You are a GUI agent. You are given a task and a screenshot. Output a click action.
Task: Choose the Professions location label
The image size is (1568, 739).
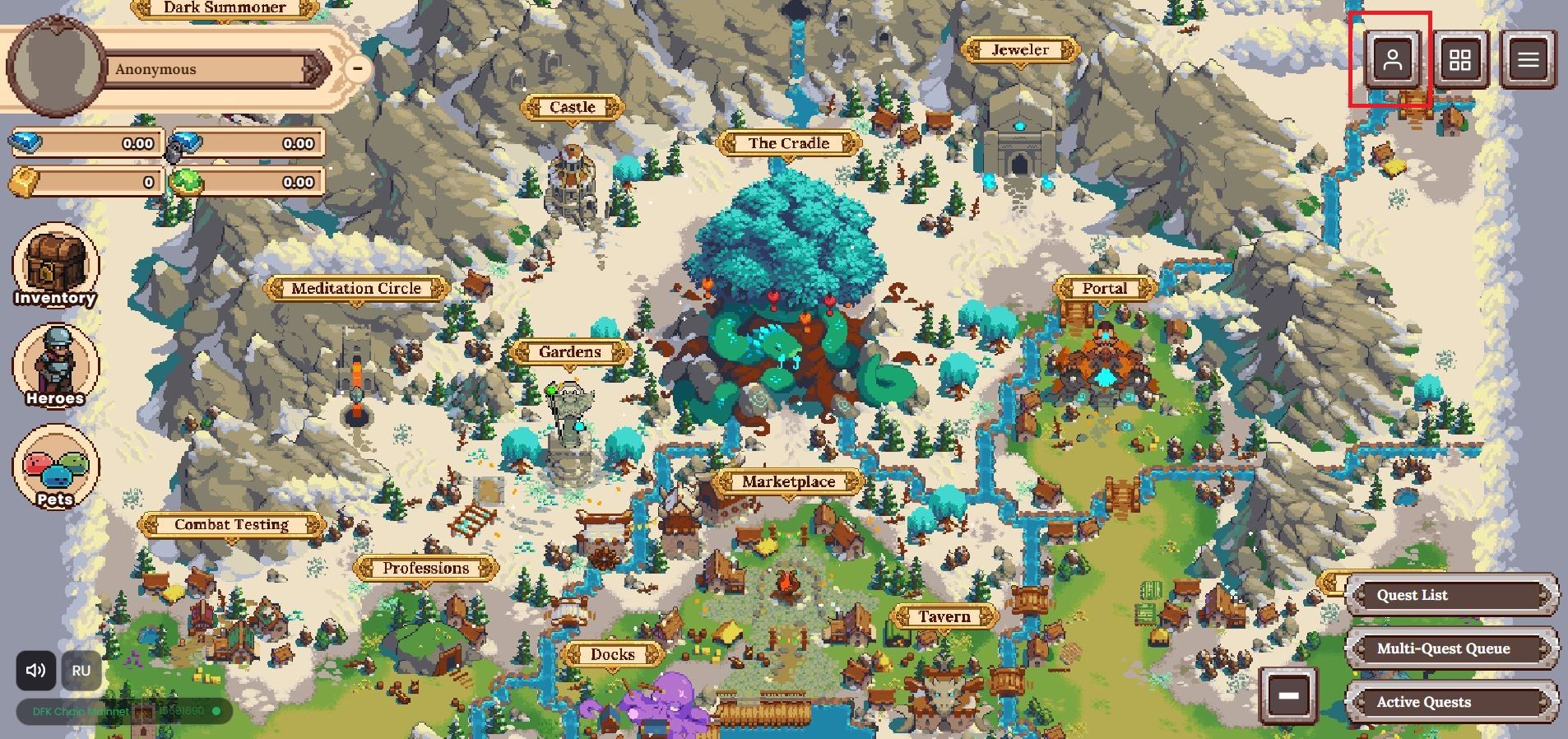[x=425, y=569]
